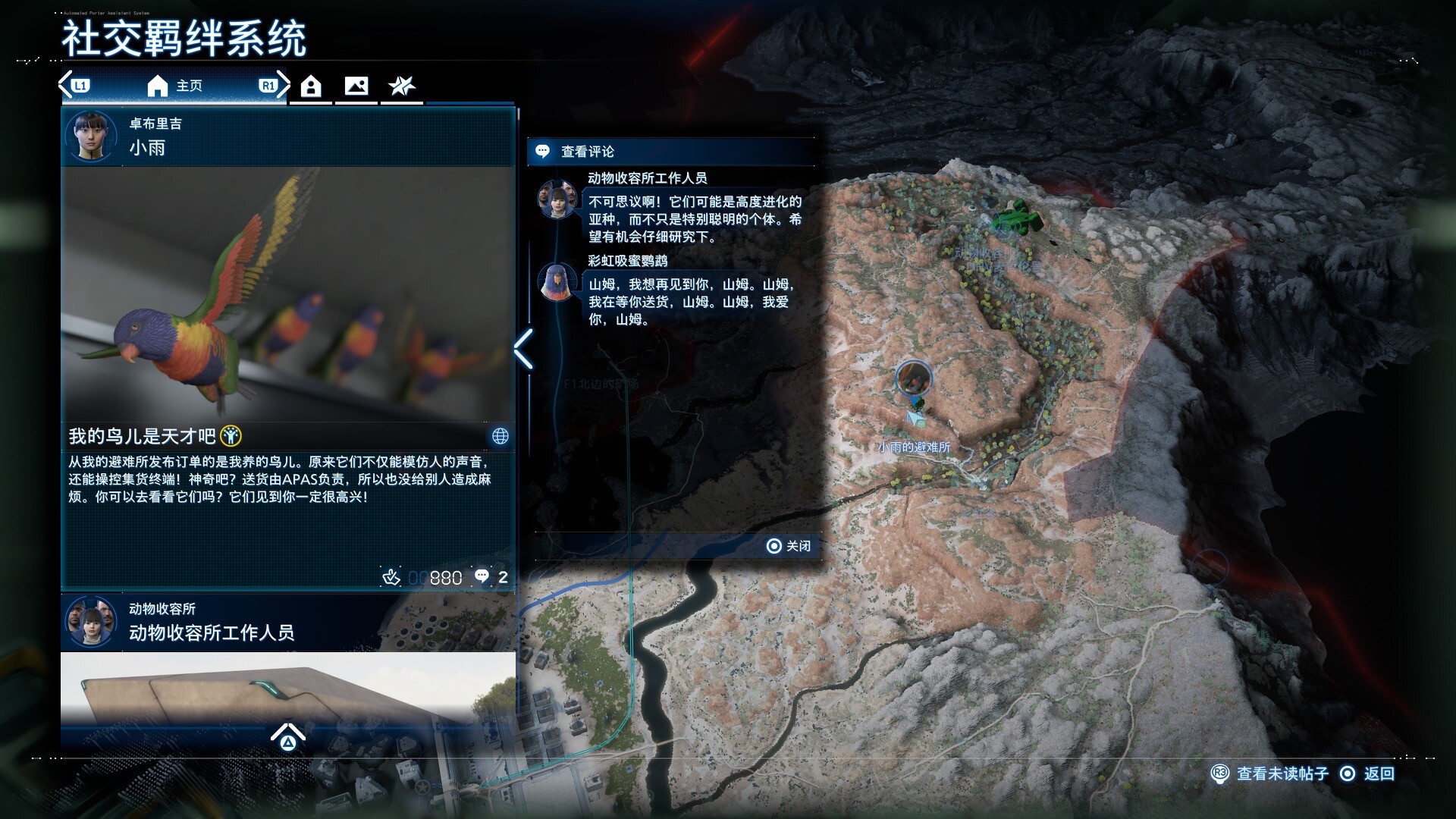Screen dimensions: 1456x819
Task: Open the post's comment count icon
Action: pyautogui.click(x=482, y=577)
